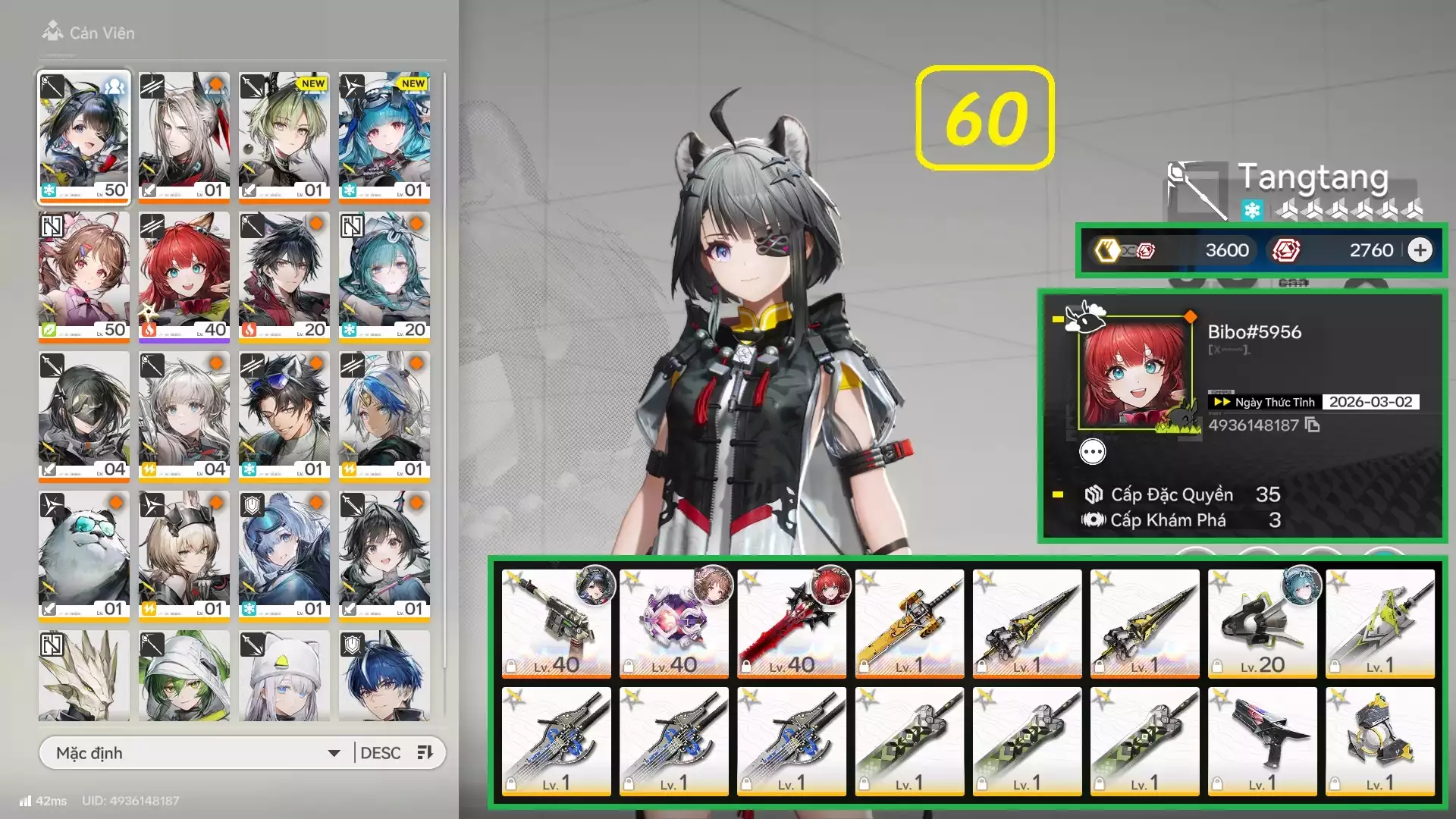1456x819 pixels.
Task: Toggle the DESC sort order button
Action: [x=397, y=753]
